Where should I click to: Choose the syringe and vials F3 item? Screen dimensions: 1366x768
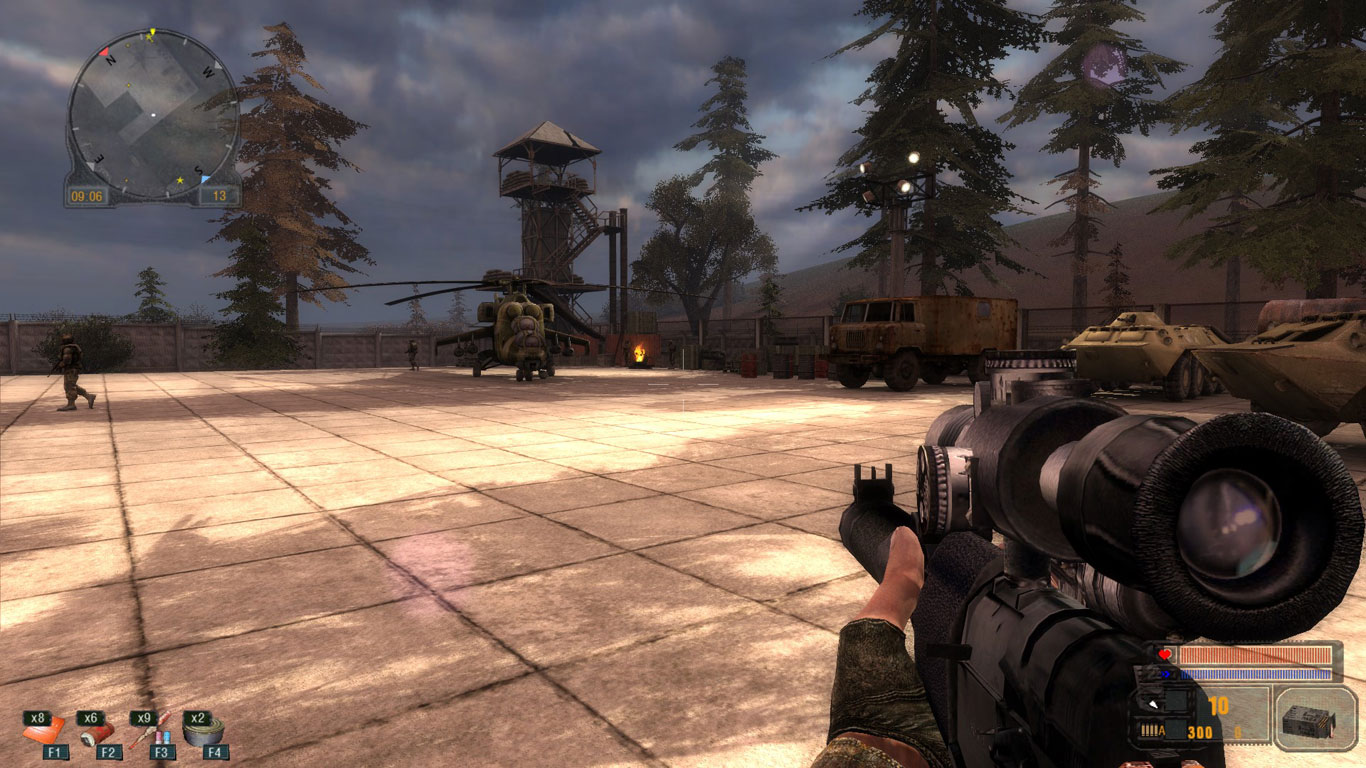[151, 732]
